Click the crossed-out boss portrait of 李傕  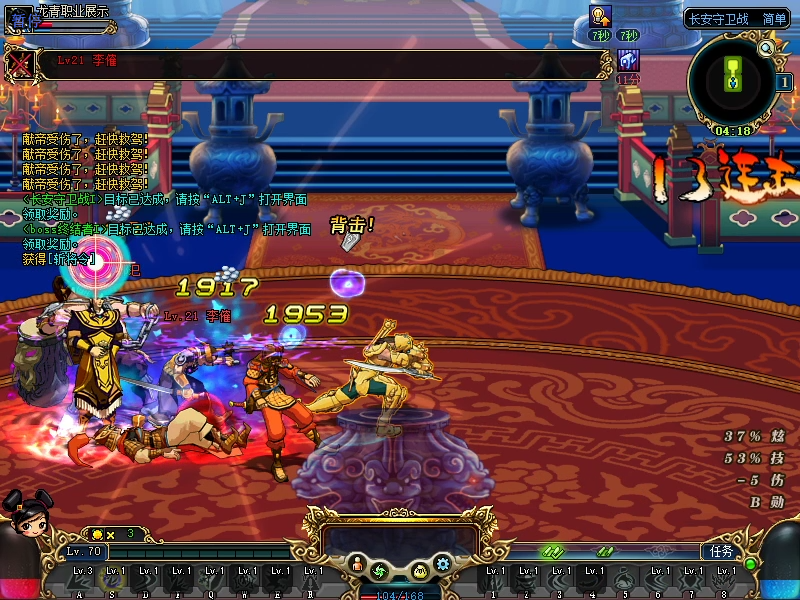pos(19,65)
